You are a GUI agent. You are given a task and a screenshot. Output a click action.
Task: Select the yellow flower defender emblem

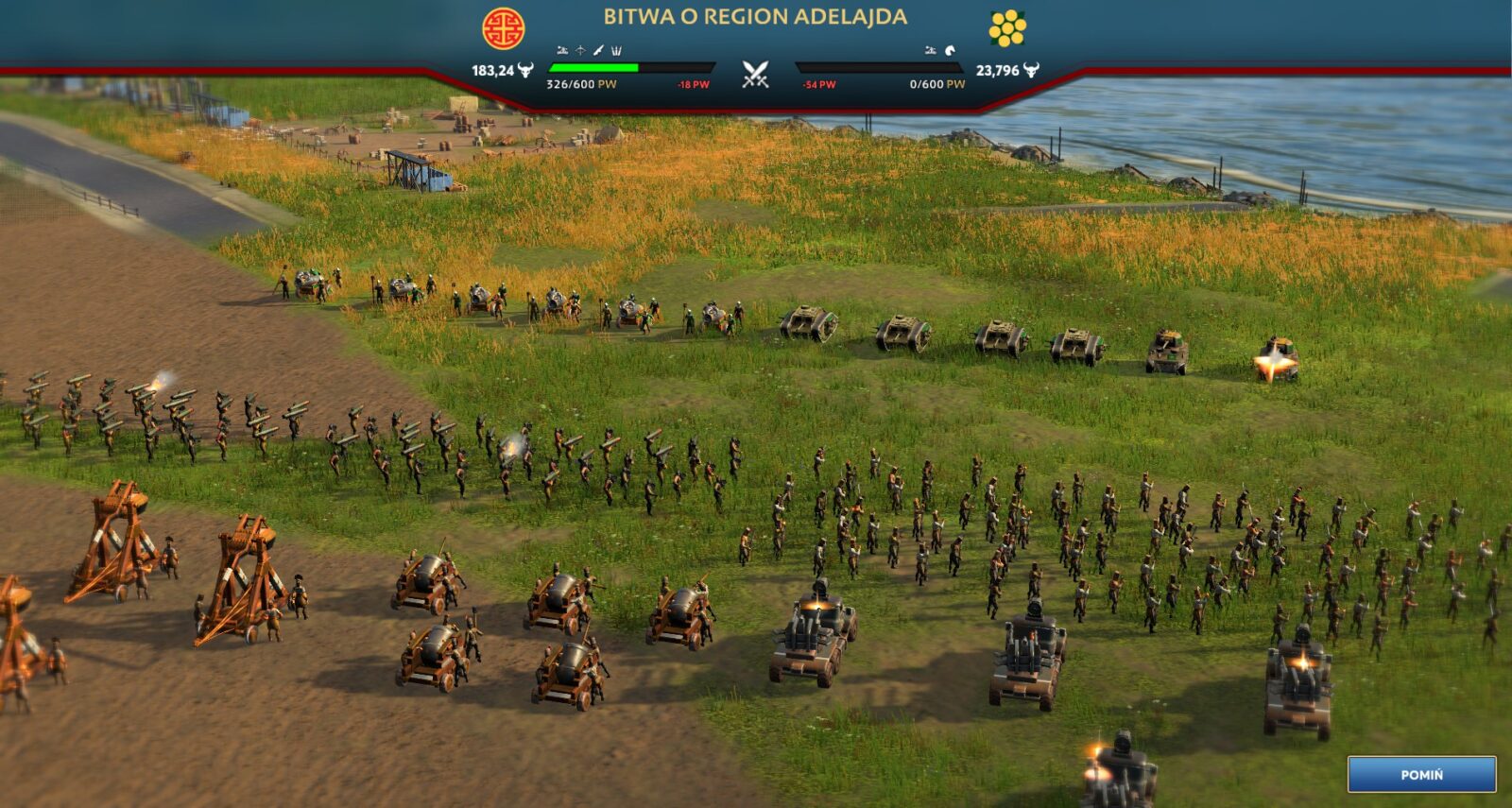1006,28
